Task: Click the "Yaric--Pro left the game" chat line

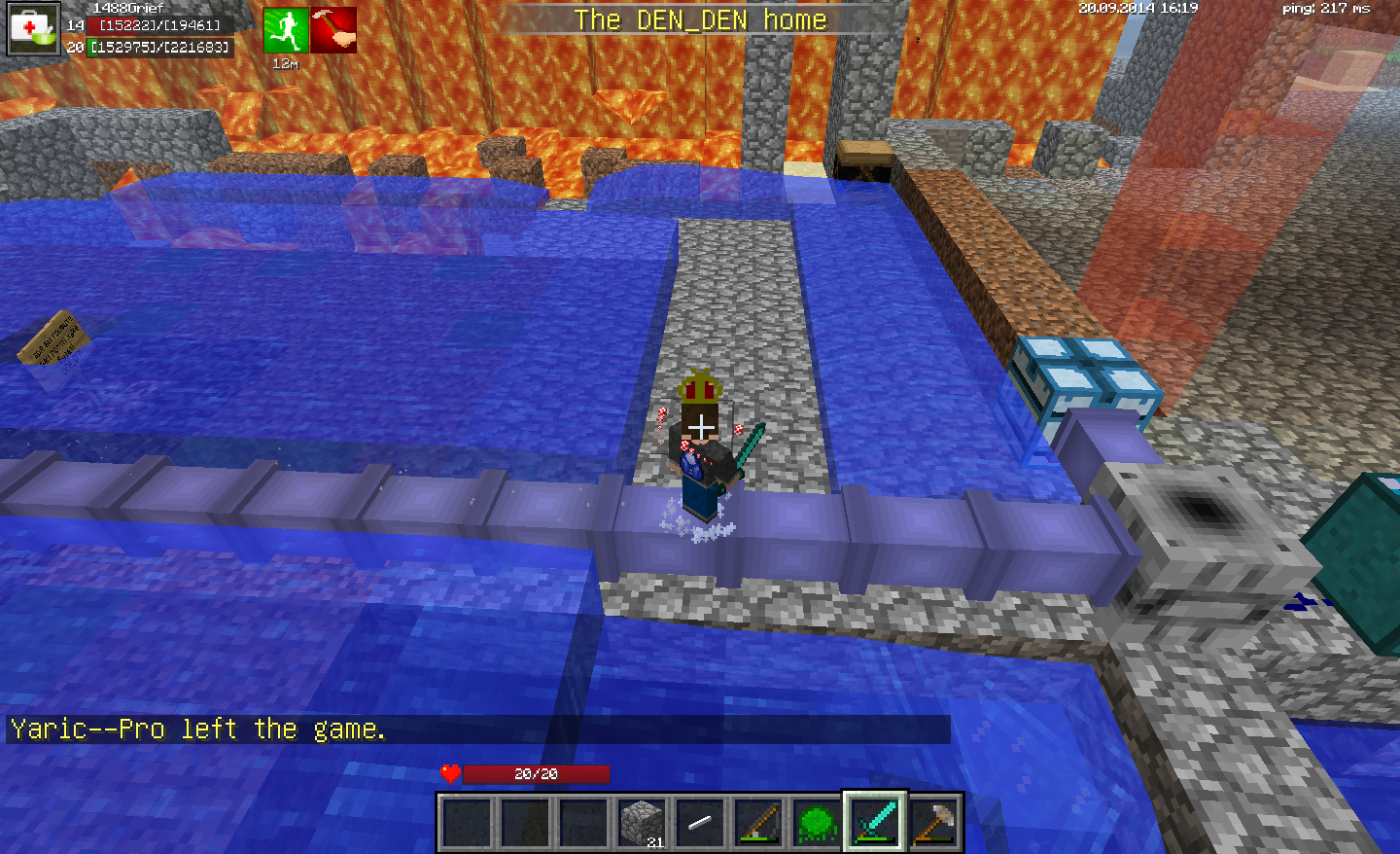Action: click(198, 729)
